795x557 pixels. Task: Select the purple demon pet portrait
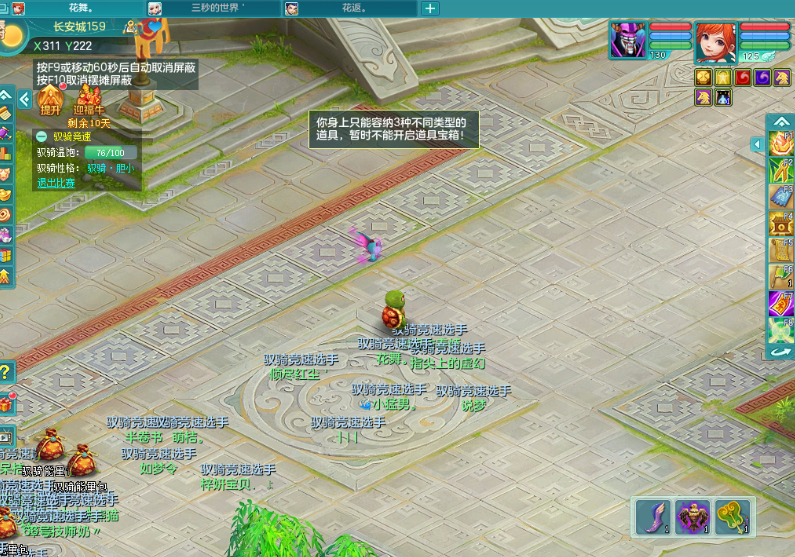click(629, 40)
